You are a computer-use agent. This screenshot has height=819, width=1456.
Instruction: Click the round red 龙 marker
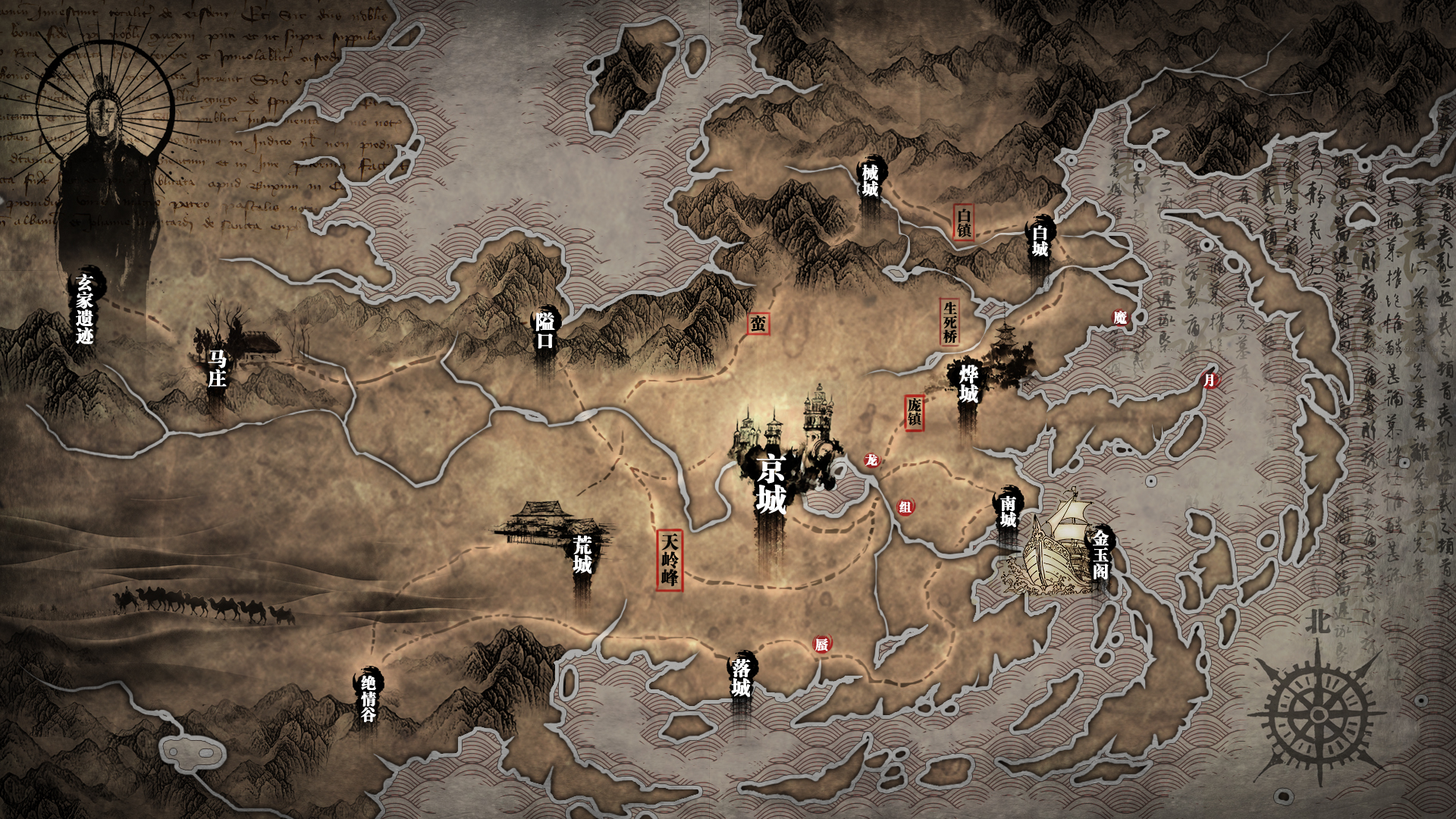coord(872,460)
